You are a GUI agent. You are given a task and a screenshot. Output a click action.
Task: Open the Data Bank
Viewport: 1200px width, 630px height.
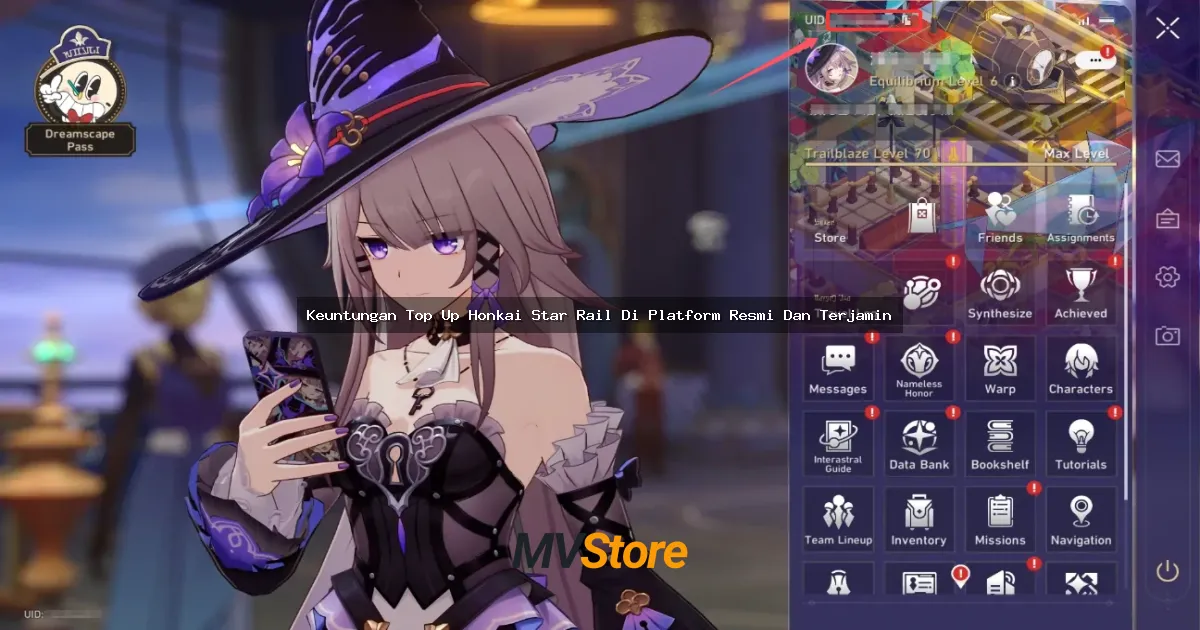(x=919, y=445)
